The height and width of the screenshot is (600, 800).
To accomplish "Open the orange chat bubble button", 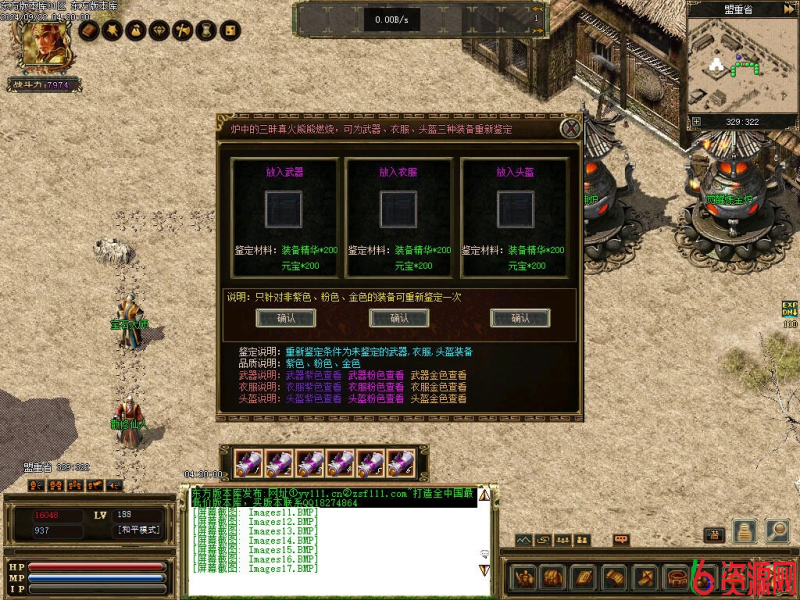I will click(x=620, y=540).
